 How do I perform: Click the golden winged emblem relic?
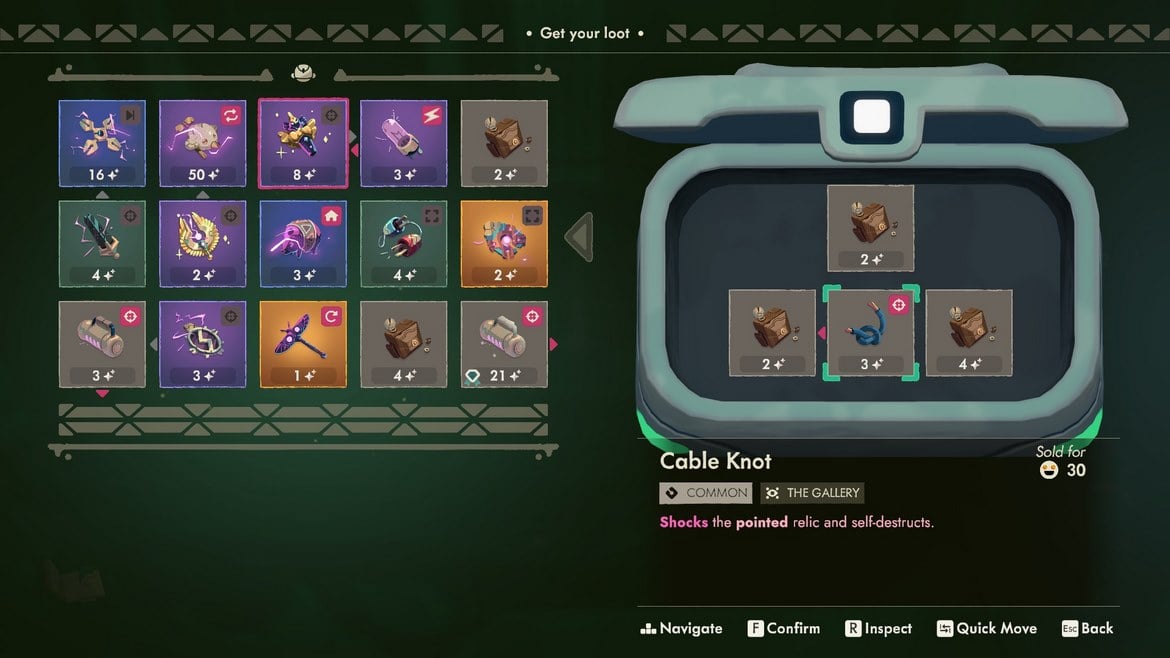point(203,244)
